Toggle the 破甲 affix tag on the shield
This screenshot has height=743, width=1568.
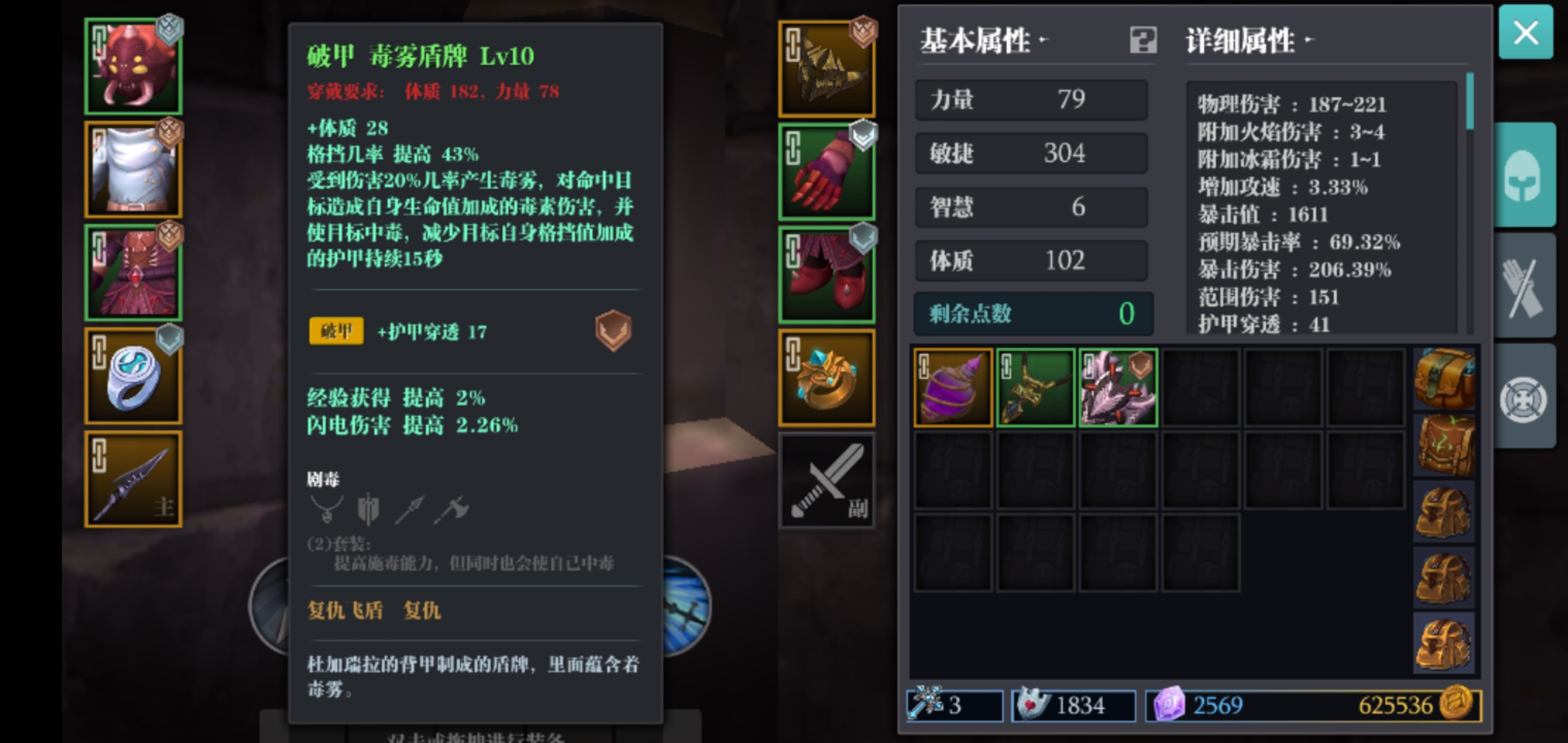[336, 331]
